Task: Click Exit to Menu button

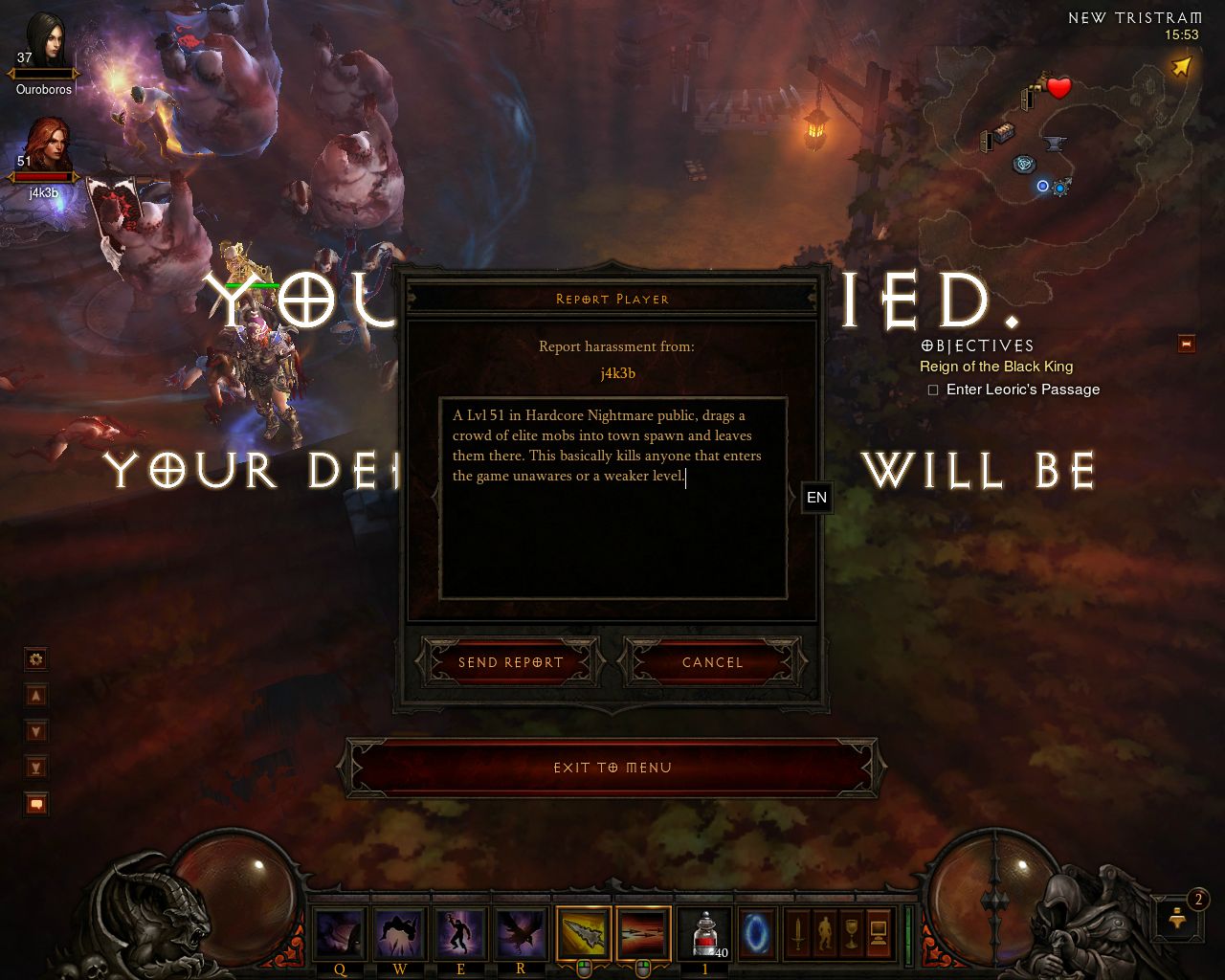Action: pyautogui.click(x=612, y=768)
